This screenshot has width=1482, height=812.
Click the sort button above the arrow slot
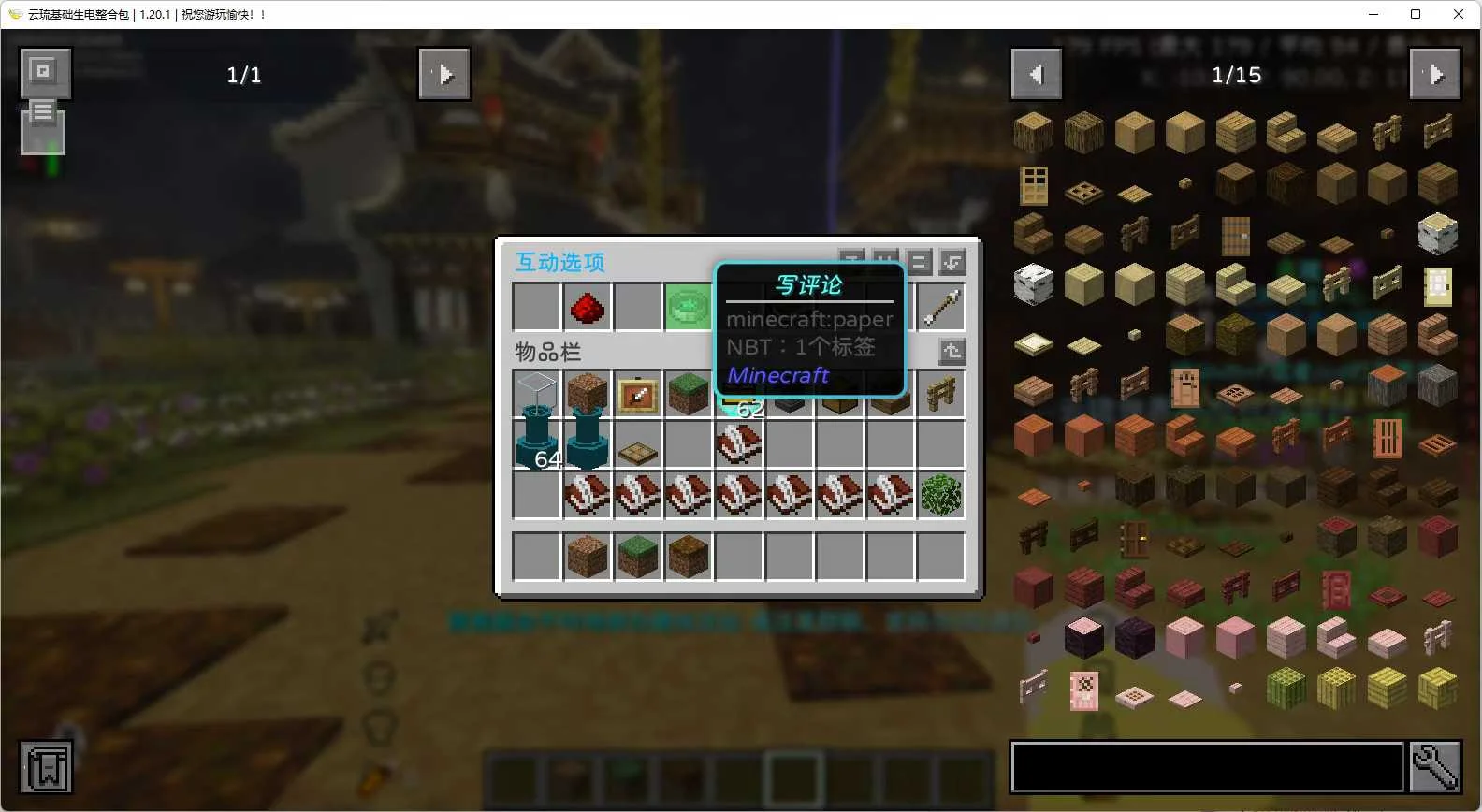(952, 262)
